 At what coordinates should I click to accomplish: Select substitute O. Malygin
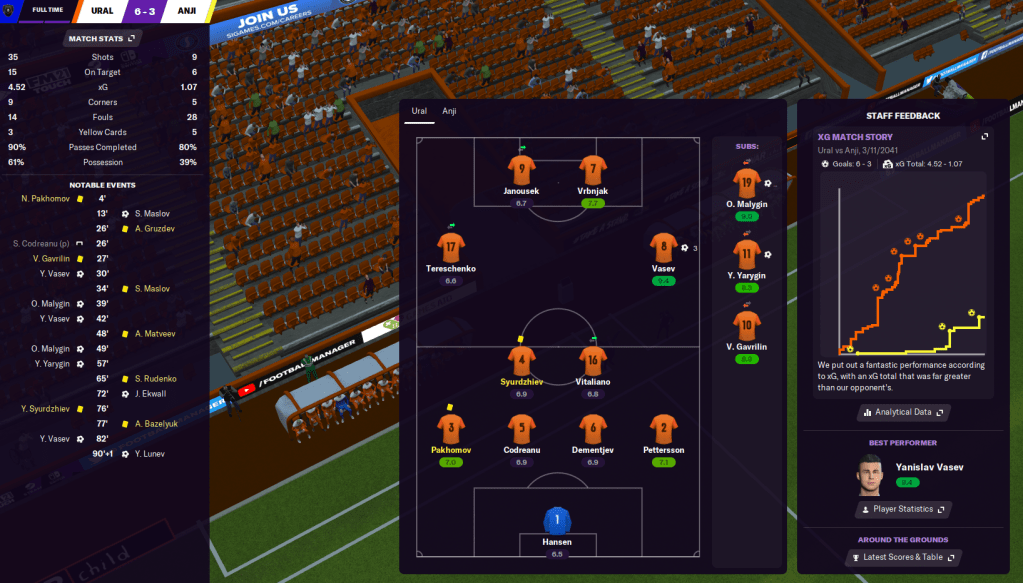(746, 183)
